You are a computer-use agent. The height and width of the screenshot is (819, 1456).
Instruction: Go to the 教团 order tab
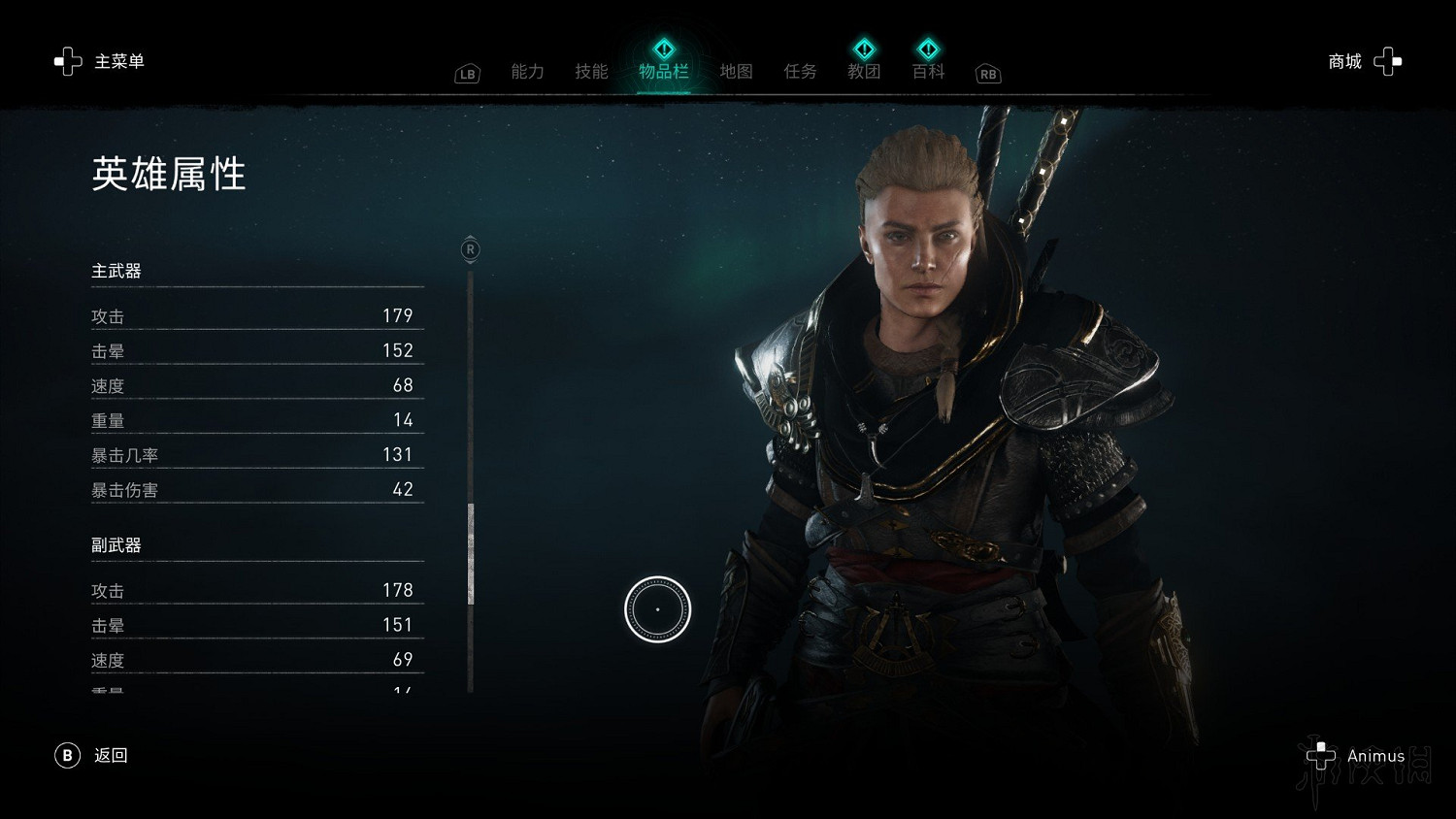(864, 71)
